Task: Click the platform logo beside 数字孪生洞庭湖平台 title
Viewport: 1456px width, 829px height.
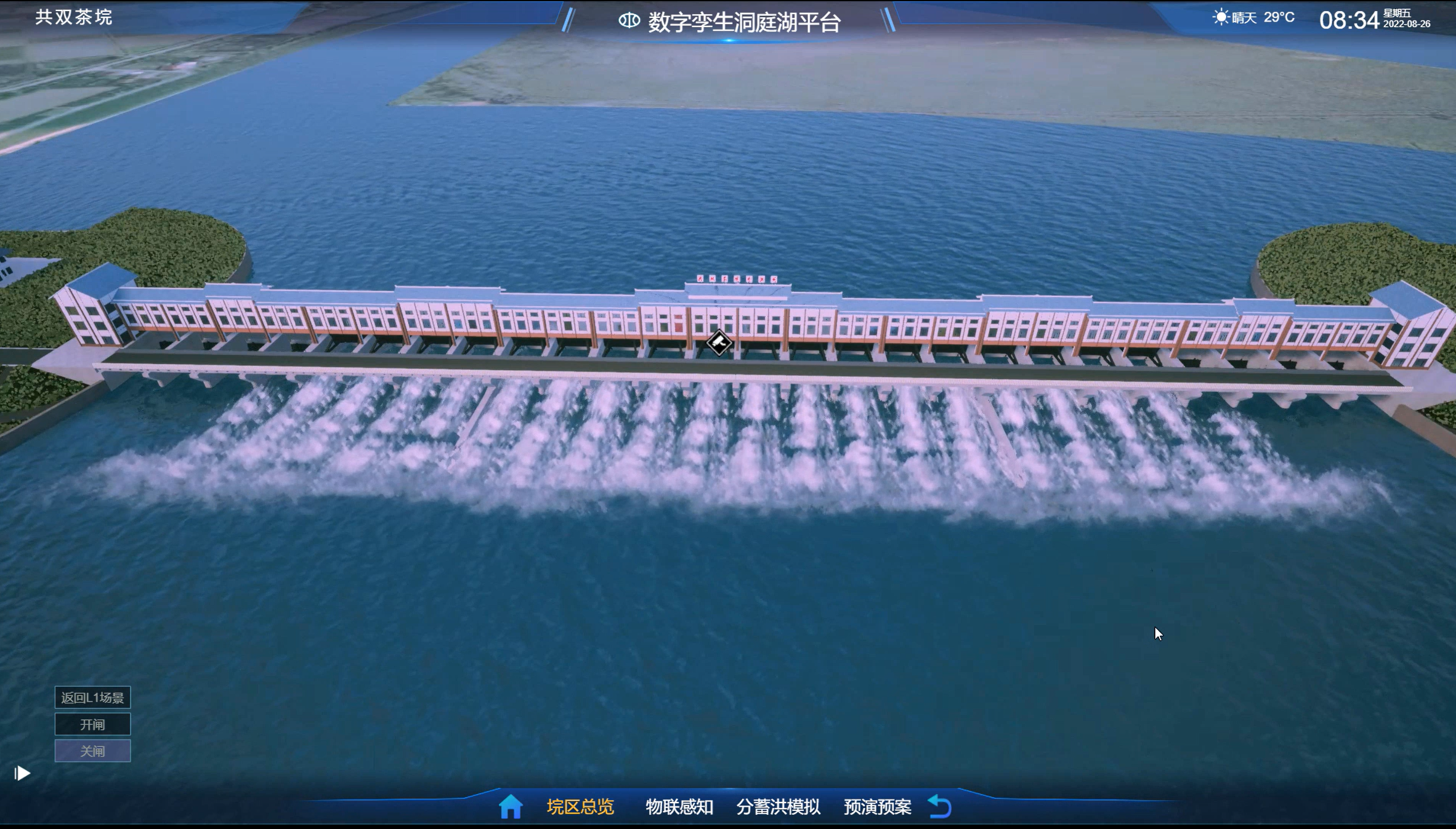Action: 629,20
